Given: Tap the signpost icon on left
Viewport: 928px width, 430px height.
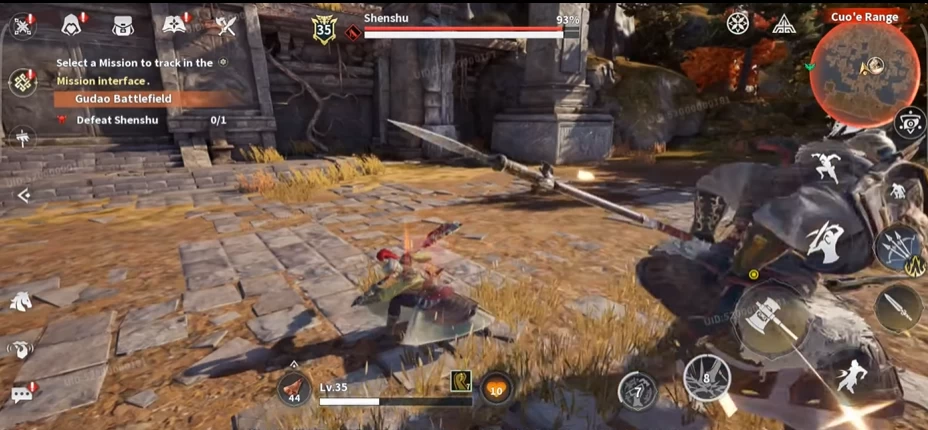Looking at the screenshot, I should (x=22, y=138).
